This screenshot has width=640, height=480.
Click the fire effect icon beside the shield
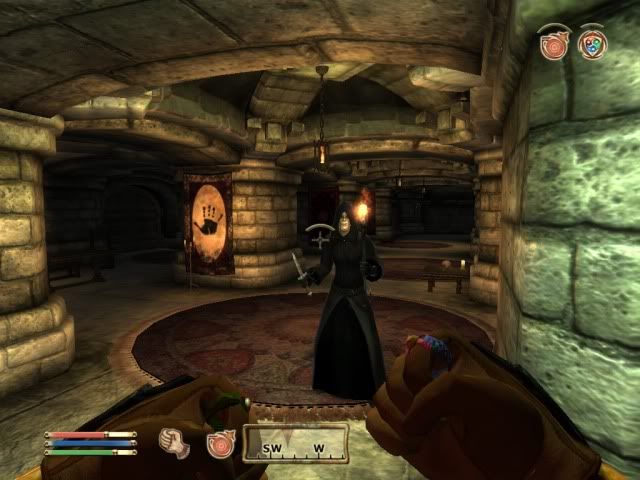[x=553, y=44]
